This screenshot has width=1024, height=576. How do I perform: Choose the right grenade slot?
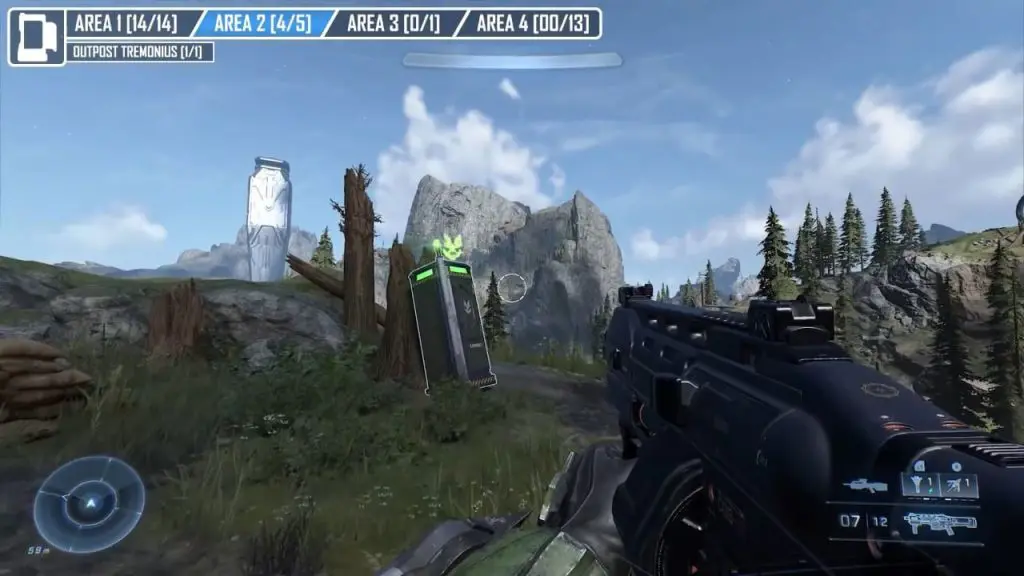coord(959,486)
